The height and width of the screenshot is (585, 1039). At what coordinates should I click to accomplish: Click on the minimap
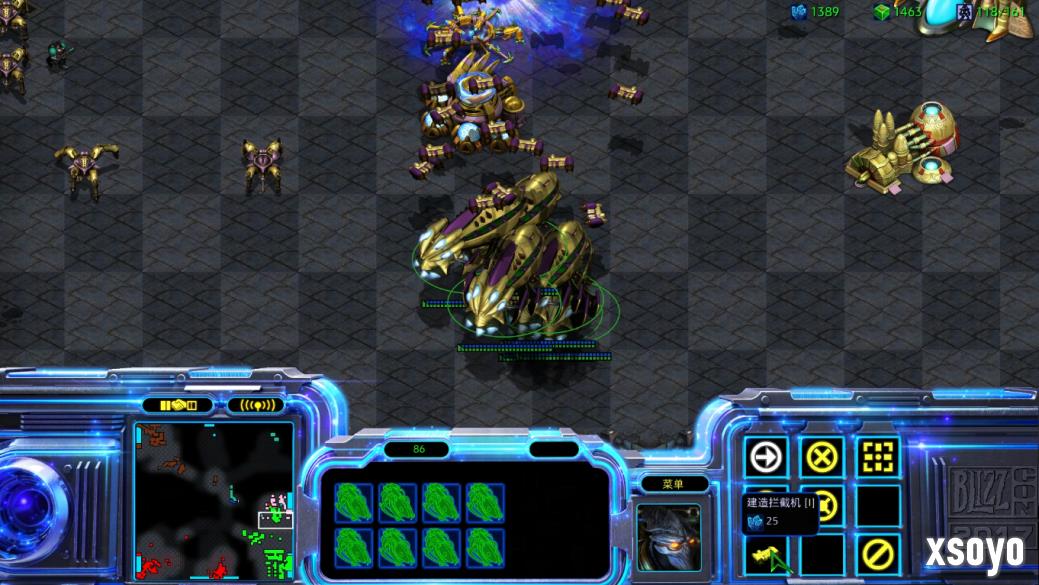pos(214,500)
